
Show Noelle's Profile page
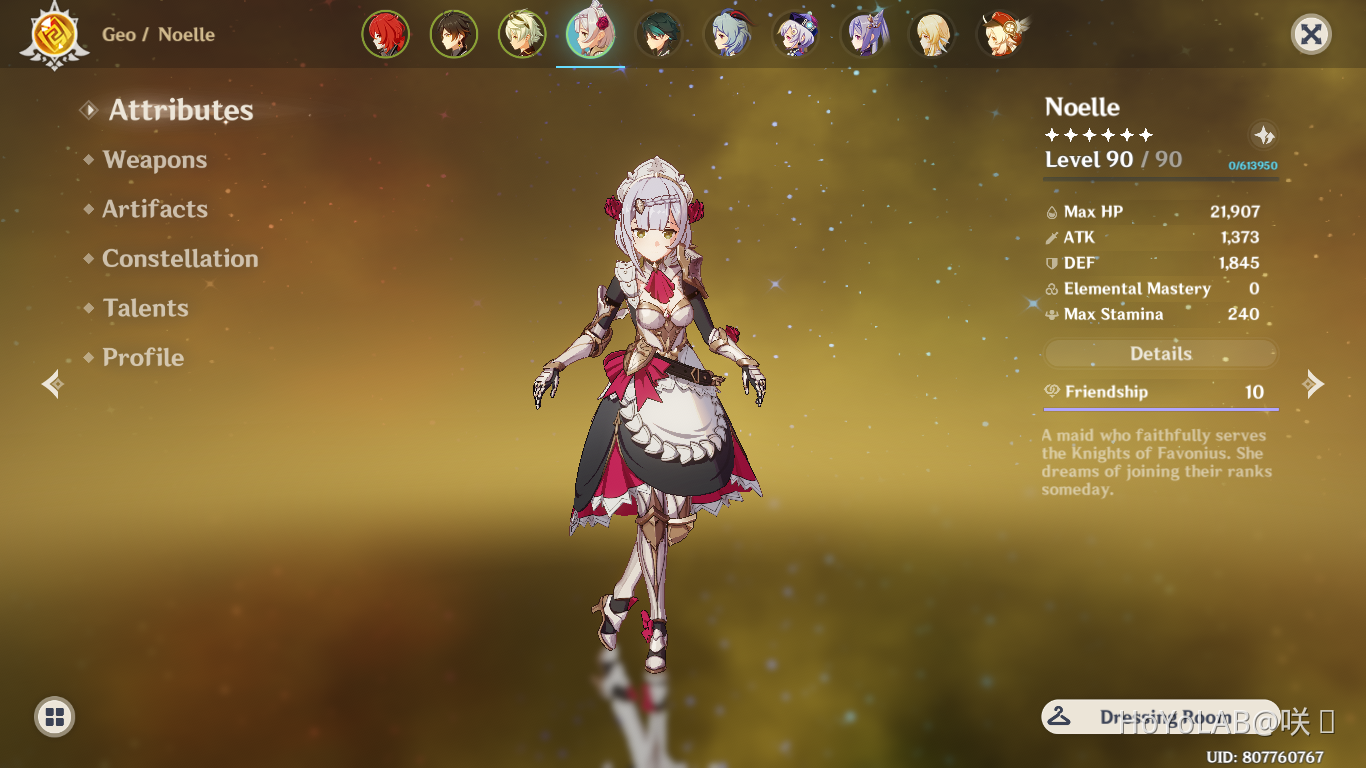(x=143, y=357)
